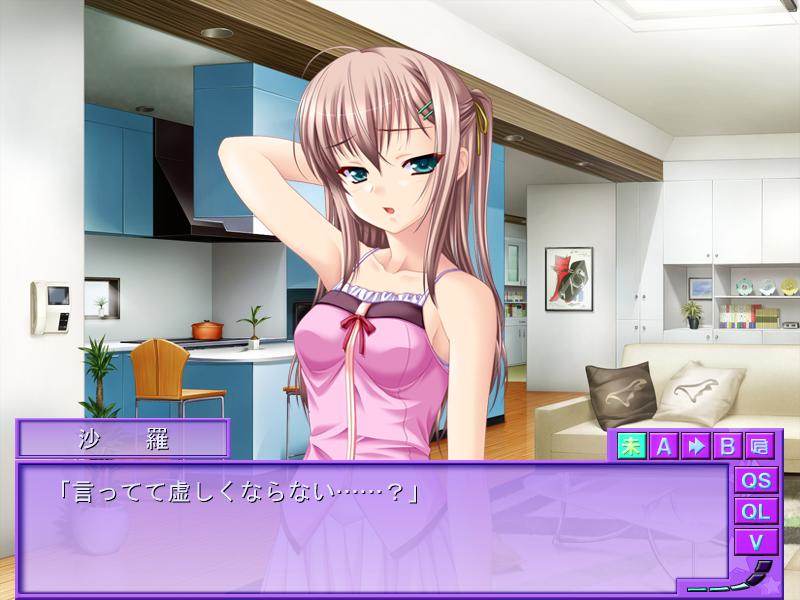
Task: Enable auto mode with the A button
Action: (662, 446)
